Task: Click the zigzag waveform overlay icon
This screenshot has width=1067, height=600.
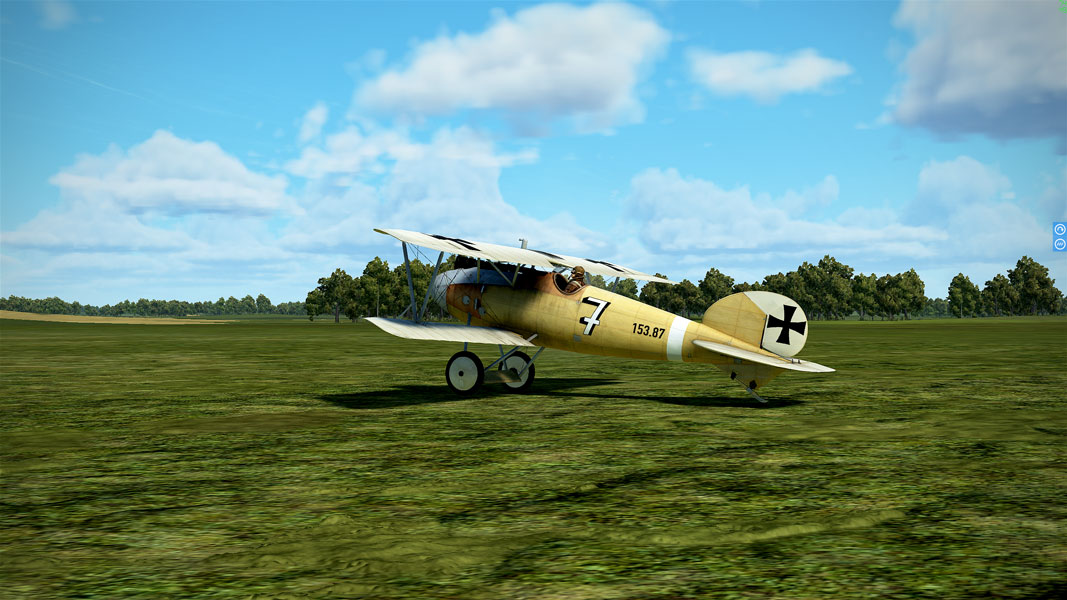Action: [x=1060, y=243]
